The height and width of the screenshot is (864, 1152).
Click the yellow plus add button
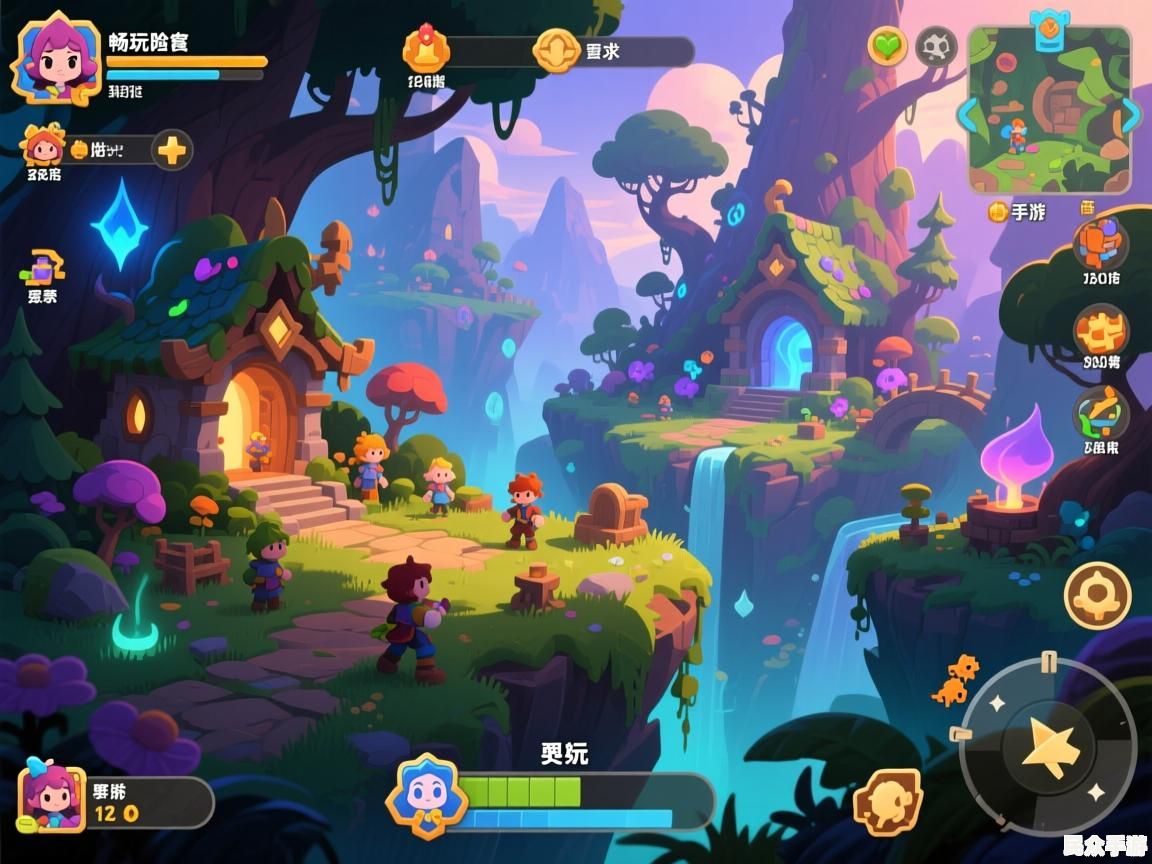172,151
